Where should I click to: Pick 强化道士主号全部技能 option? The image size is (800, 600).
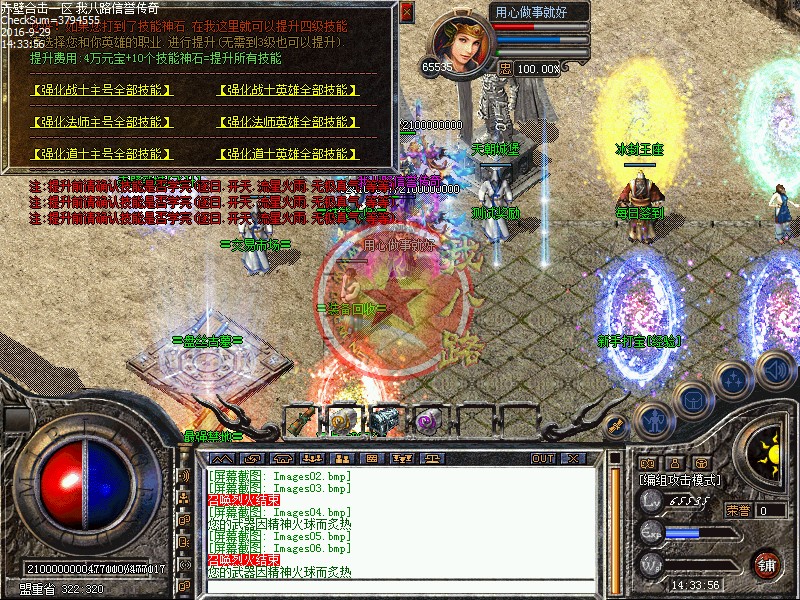coord(100,154)
